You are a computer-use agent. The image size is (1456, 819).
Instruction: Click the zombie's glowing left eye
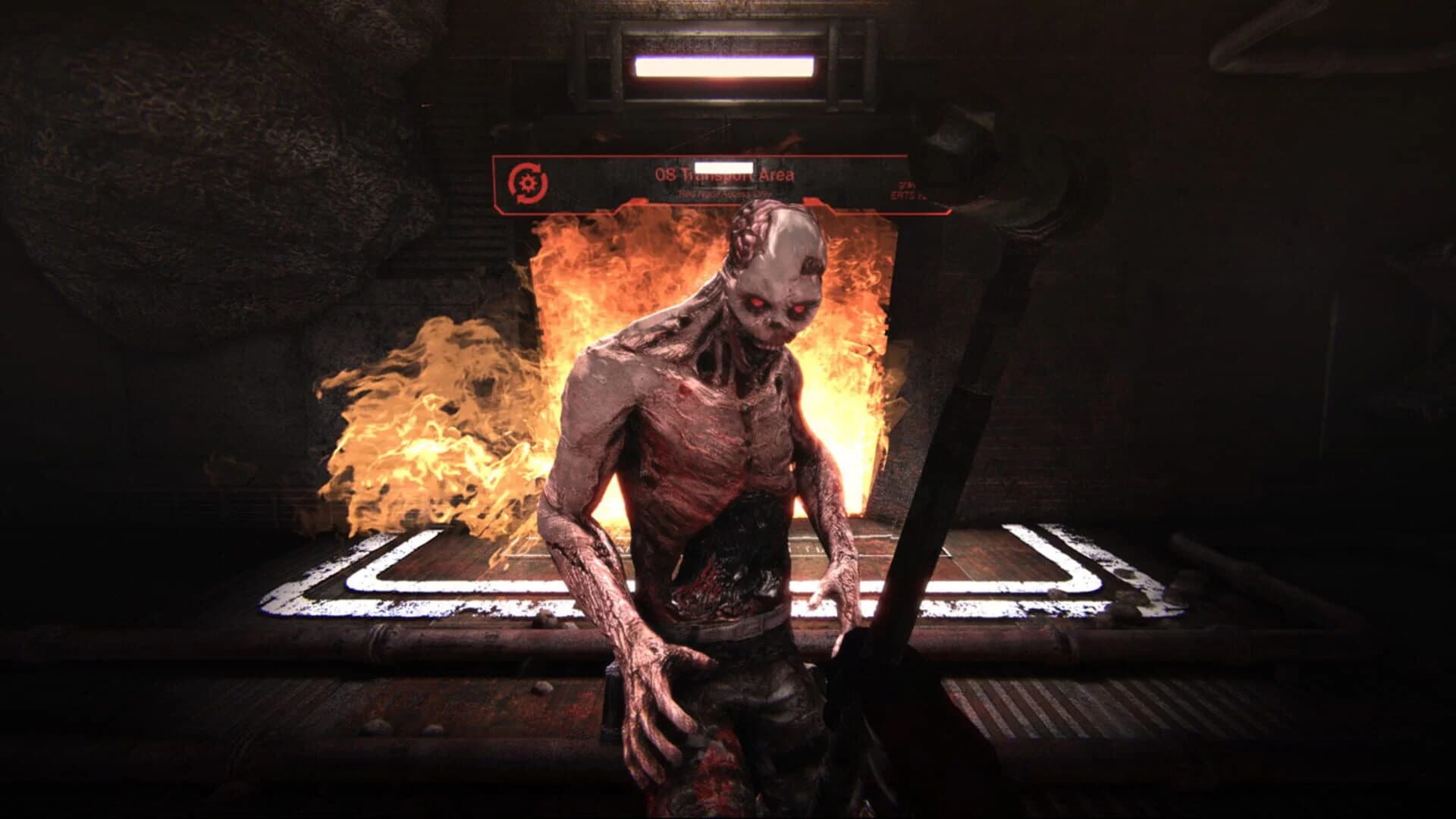[799, 309]
